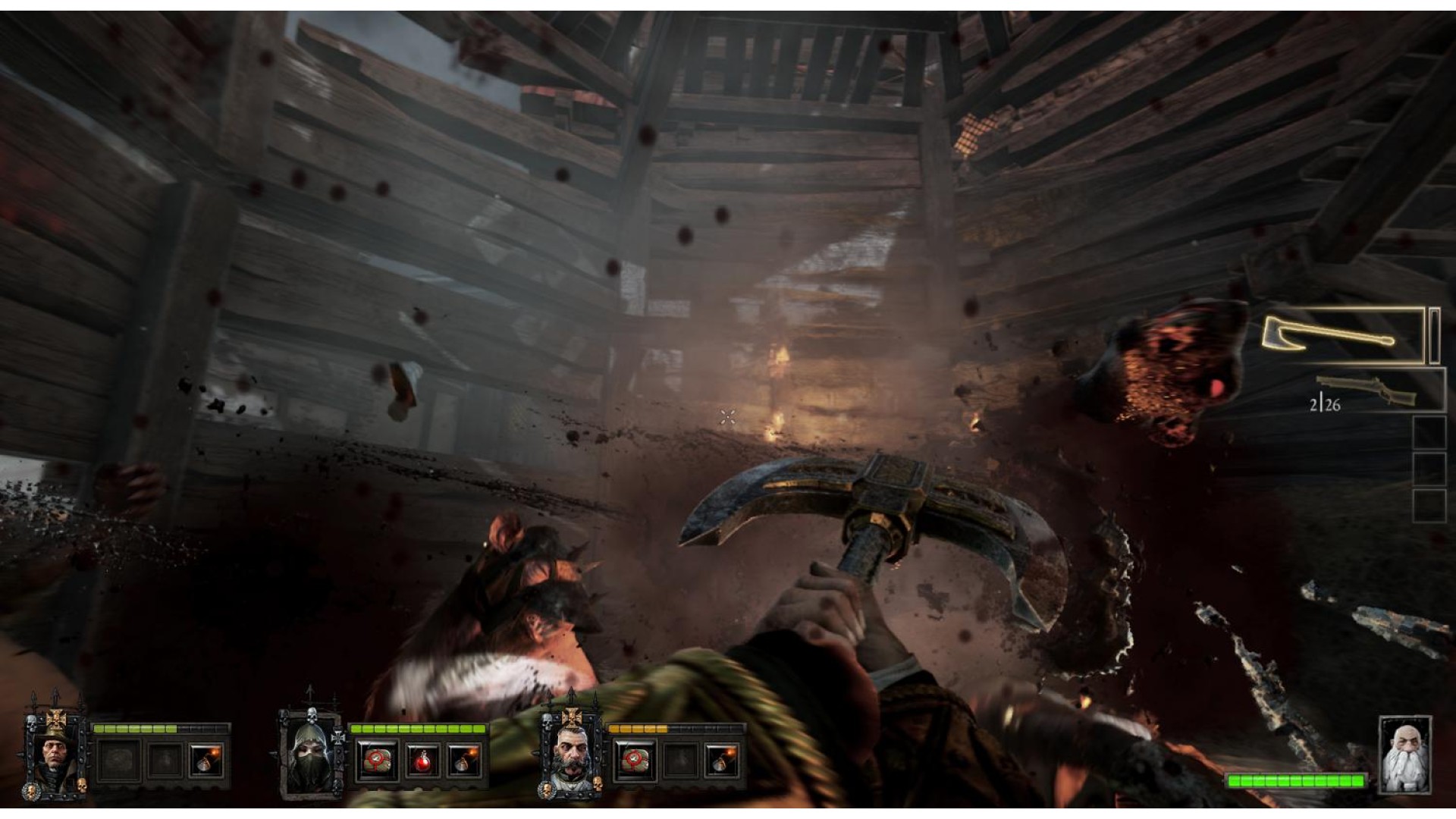This screenshot has width=1456, height=819.
Task: Choose the bearded soldier's bomb slot
Action: (x=720, y=759)
